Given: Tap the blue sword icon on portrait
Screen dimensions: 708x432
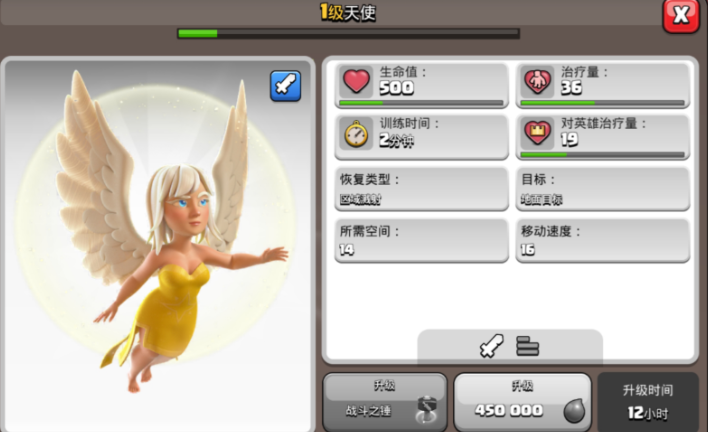Looking at the screenshot, I should click(x=285, y=87).
